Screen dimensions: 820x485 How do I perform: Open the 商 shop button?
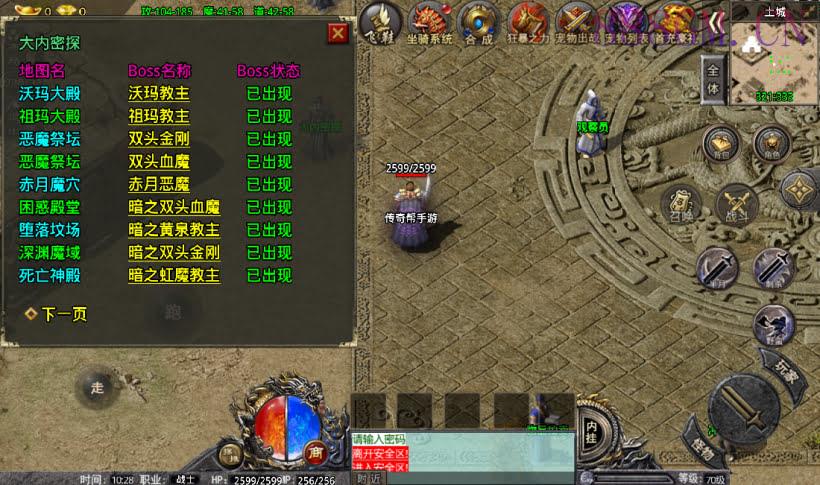click(x=314, y=452)
